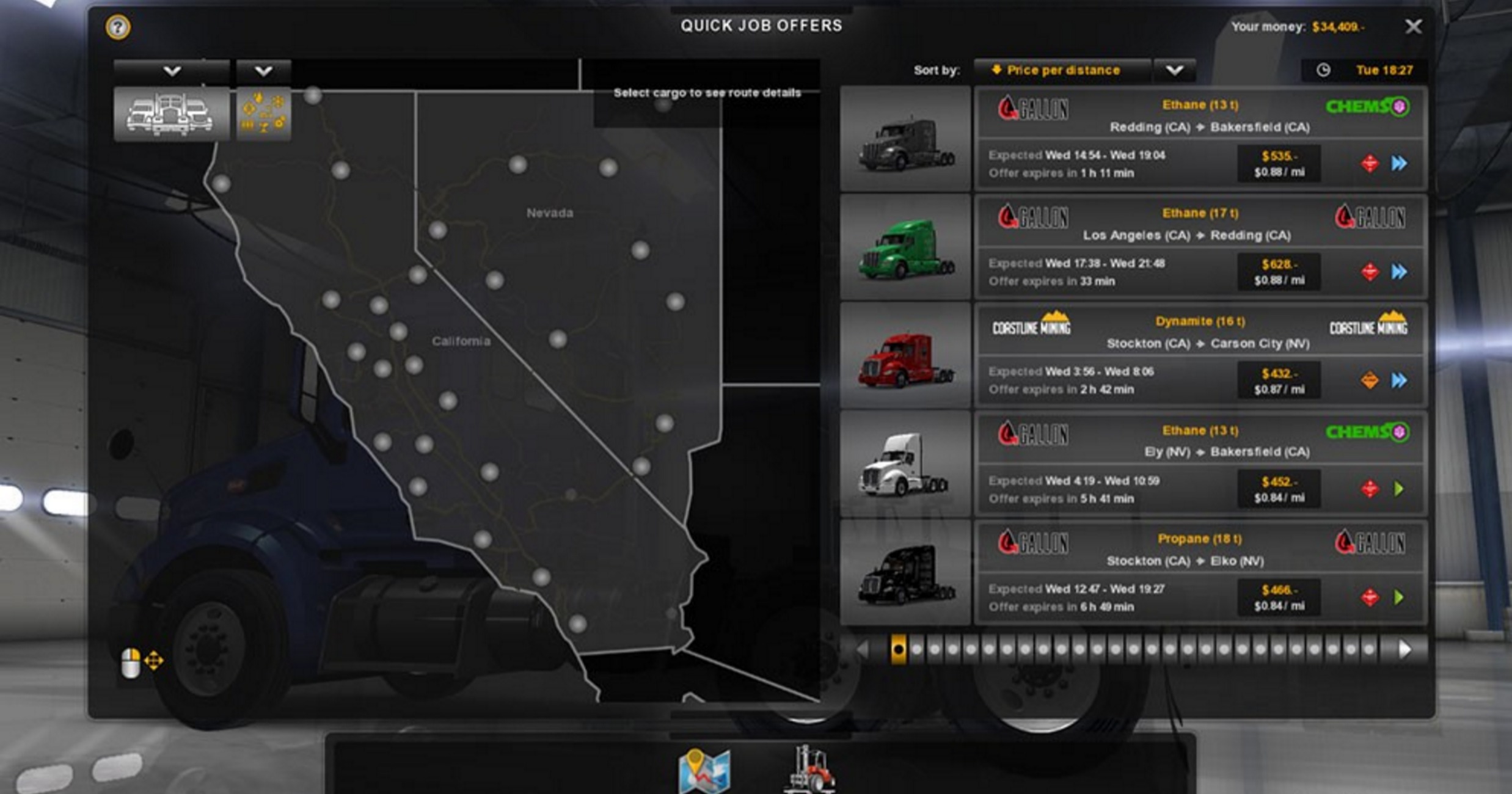Select the white truck thumbnail
Screen dimensions: 1512x794
pyautogui.click(x=905, y=464)
